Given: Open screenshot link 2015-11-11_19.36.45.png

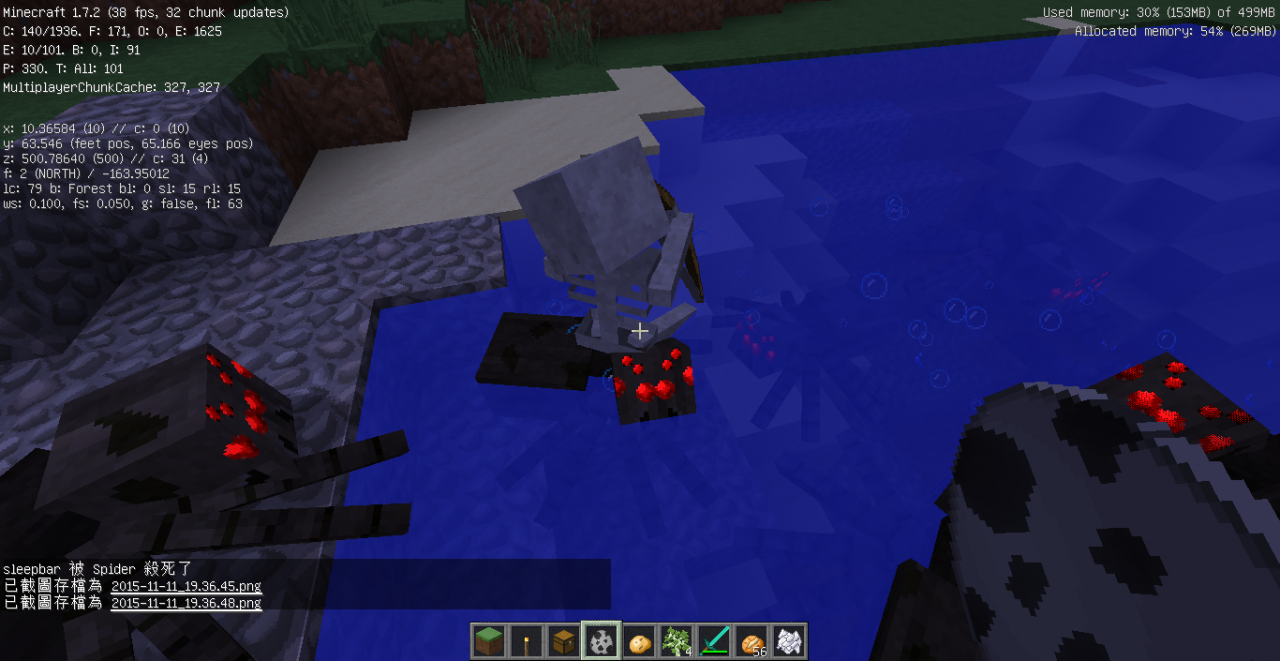Looking at the screenshot, I should click(186, 586).
